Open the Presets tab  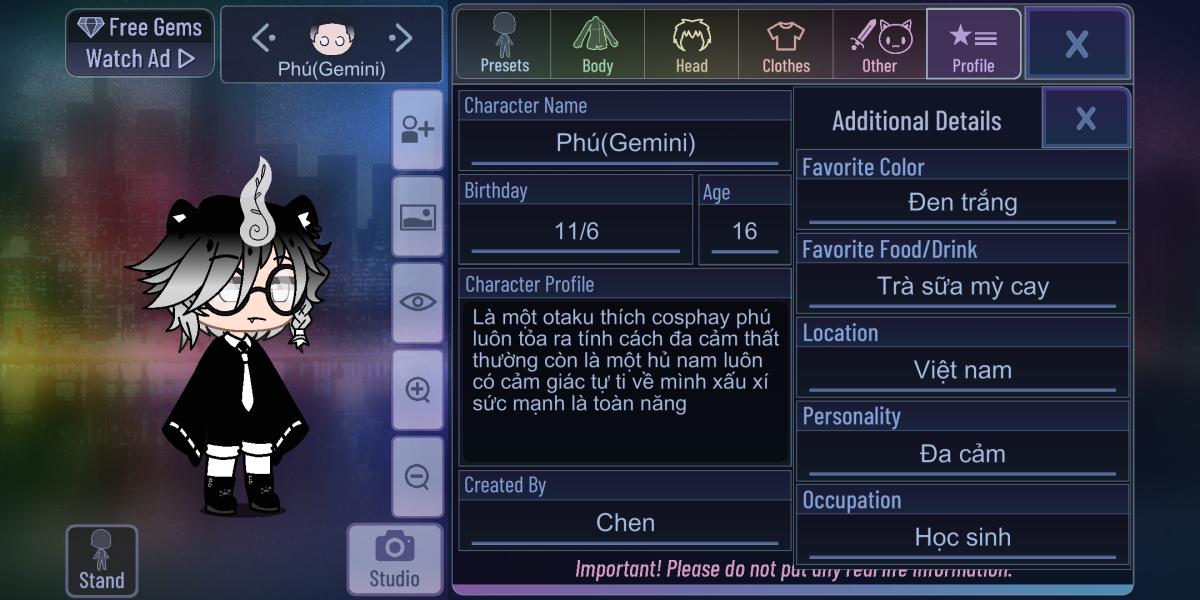pyautogui.click(x=504, y=45)
